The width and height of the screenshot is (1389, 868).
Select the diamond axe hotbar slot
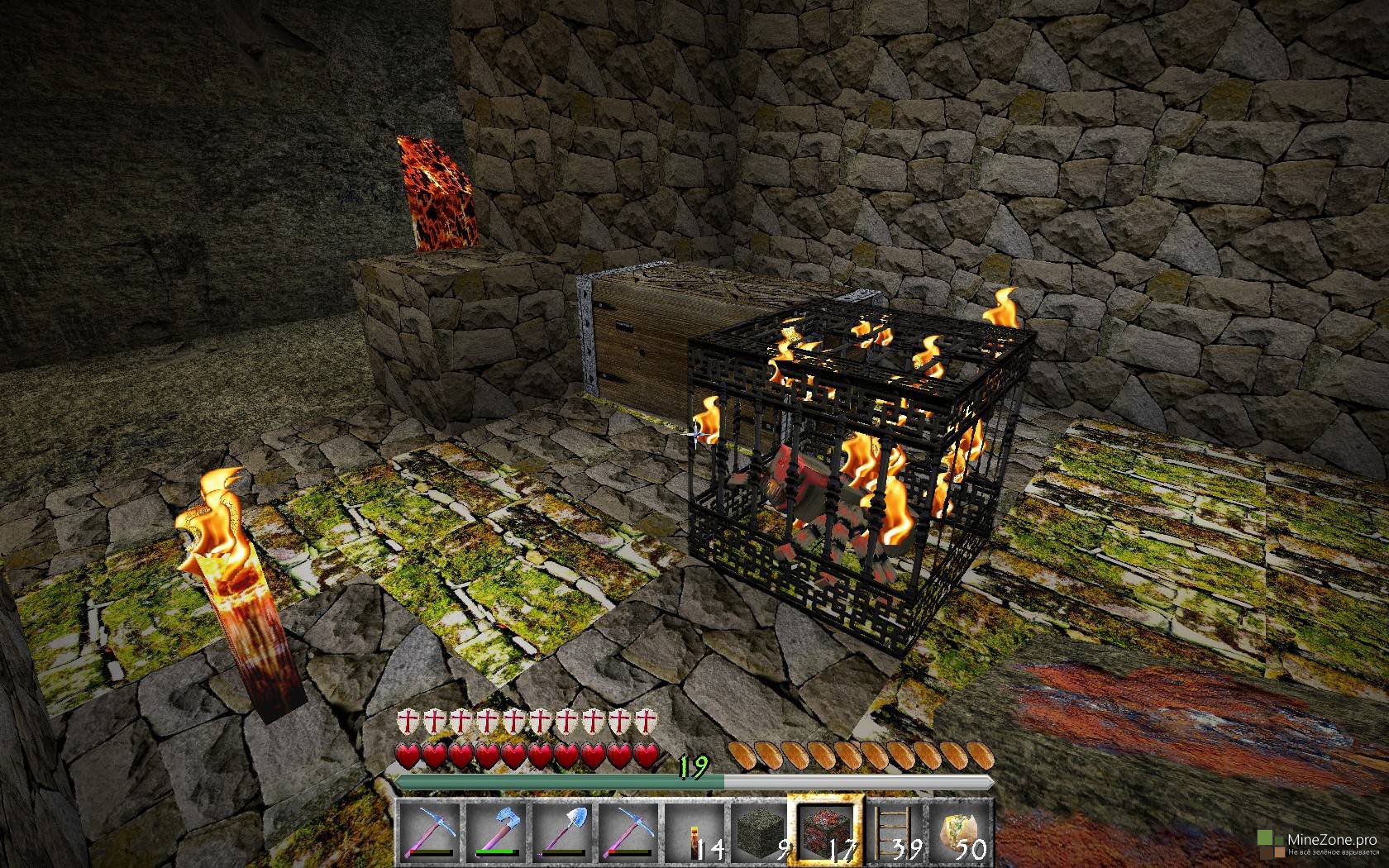pos(495,830)
